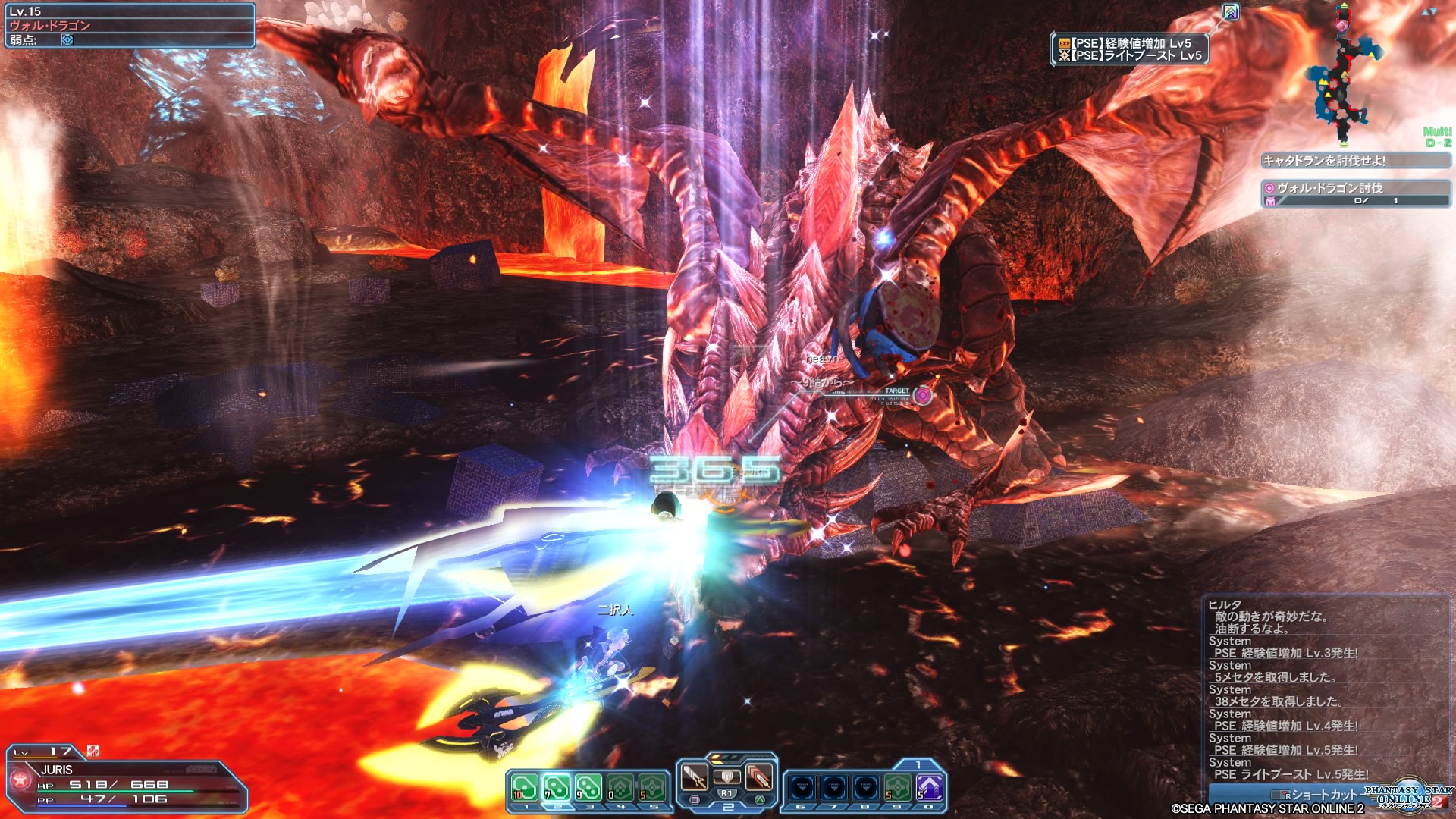
Task: Select the red chevron photon art icon
Action: pyautogui.click(x=758, y=777)
